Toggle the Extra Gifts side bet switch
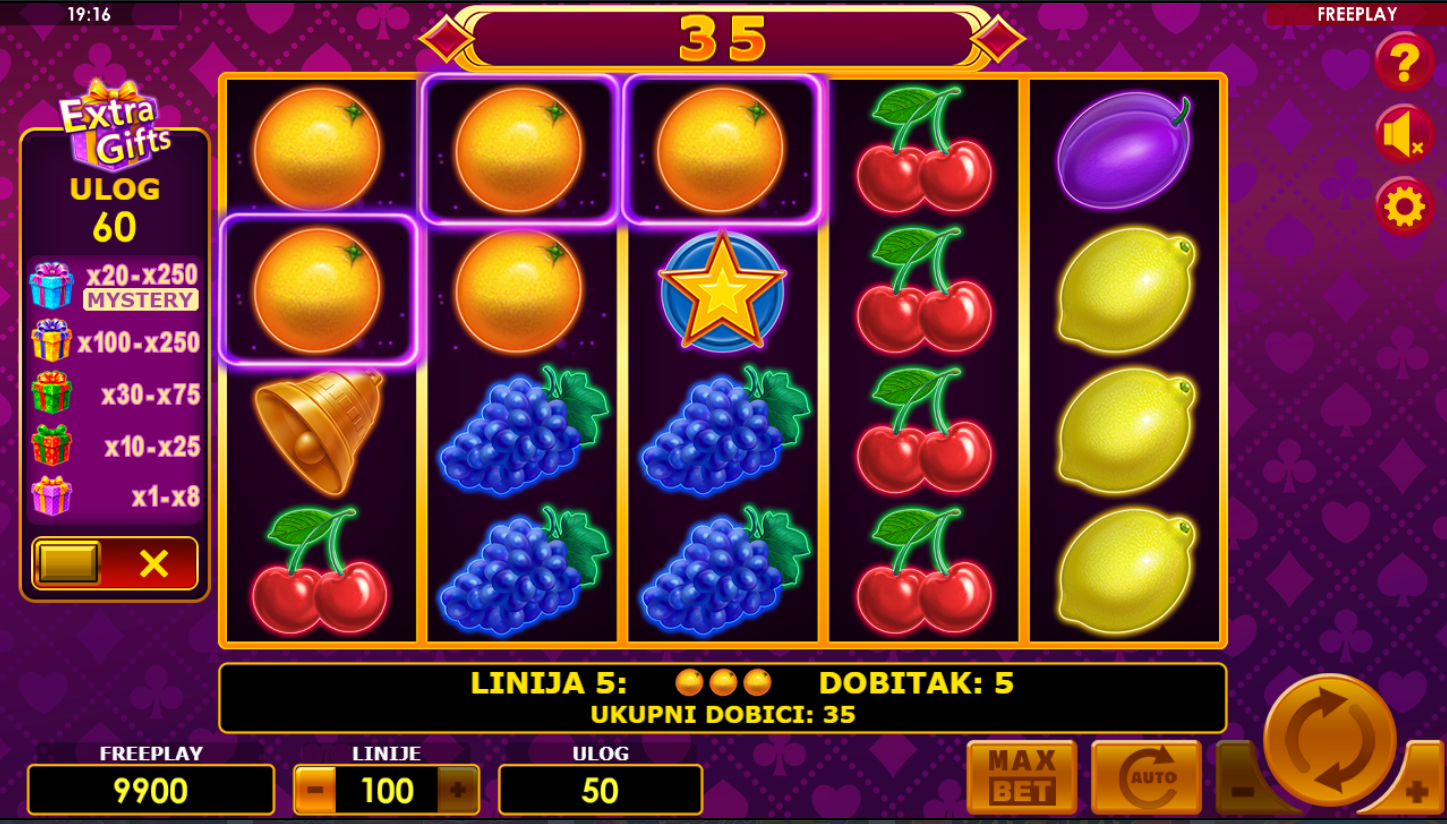Image resolution: width=1447 pixels, height=824 pixels. pos(115,564)
